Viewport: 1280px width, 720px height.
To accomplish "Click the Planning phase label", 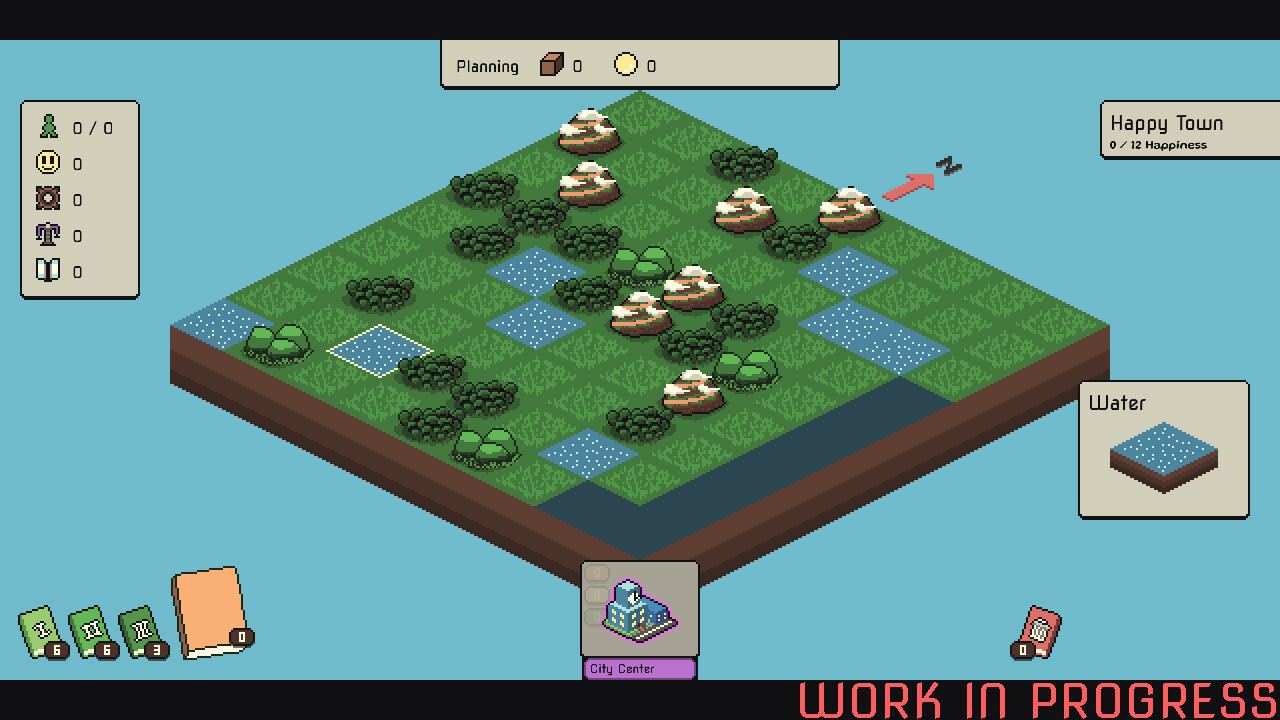I will click(x=487, y=66).
